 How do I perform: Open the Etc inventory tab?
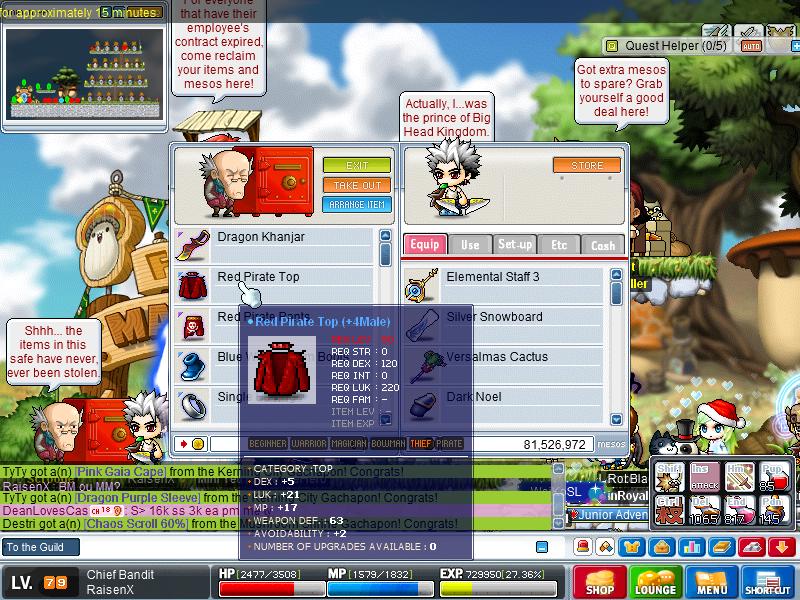point(559,245)
